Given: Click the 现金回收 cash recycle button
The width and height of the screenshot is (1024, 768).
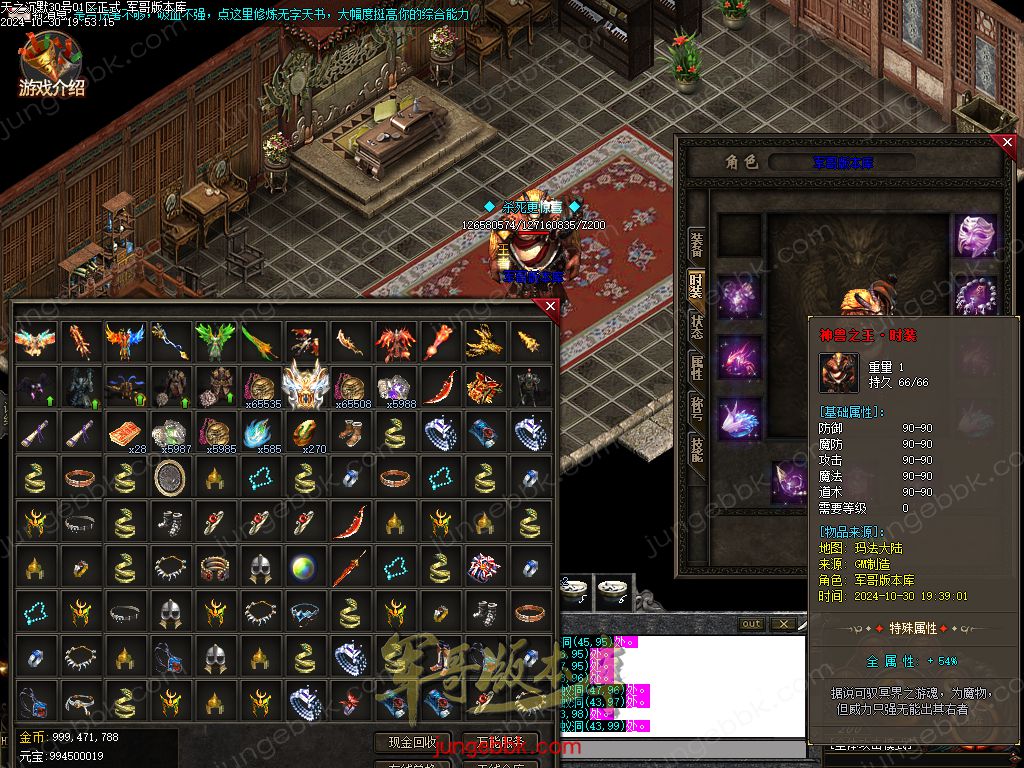Looking at the screenshot, I should (412, 742).
